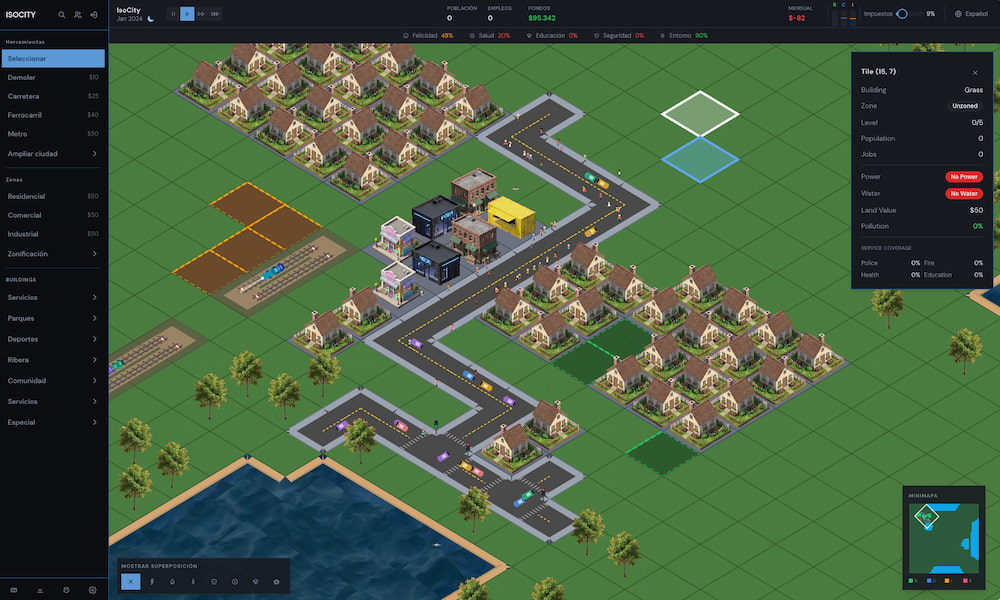Open settings with the gear icon
The height and width of the screenshot is (600, 1000).
[x=92, y=590]
